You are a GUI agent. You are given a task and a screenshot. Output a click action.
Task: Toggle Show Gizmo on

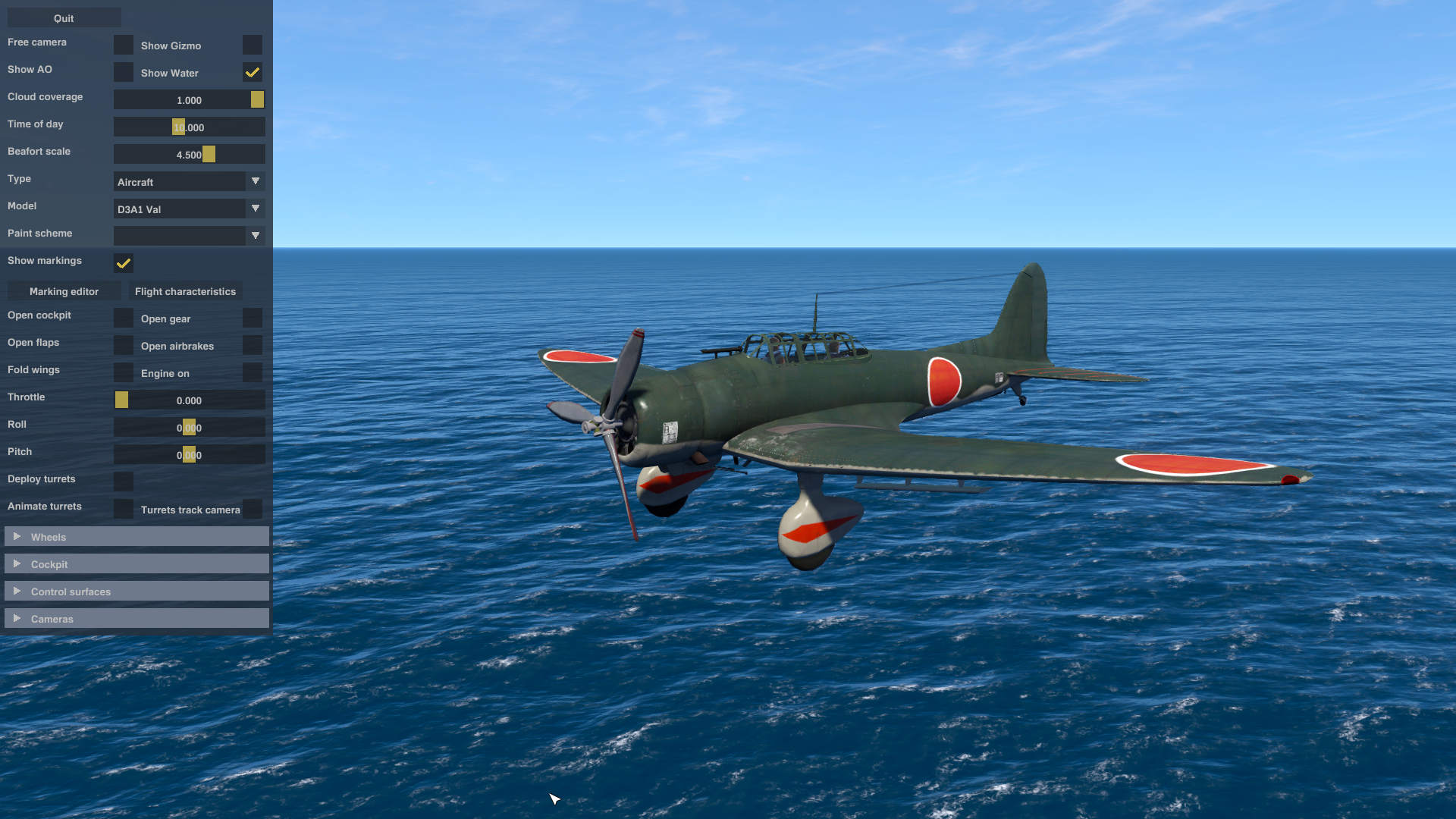click(253, 45)
